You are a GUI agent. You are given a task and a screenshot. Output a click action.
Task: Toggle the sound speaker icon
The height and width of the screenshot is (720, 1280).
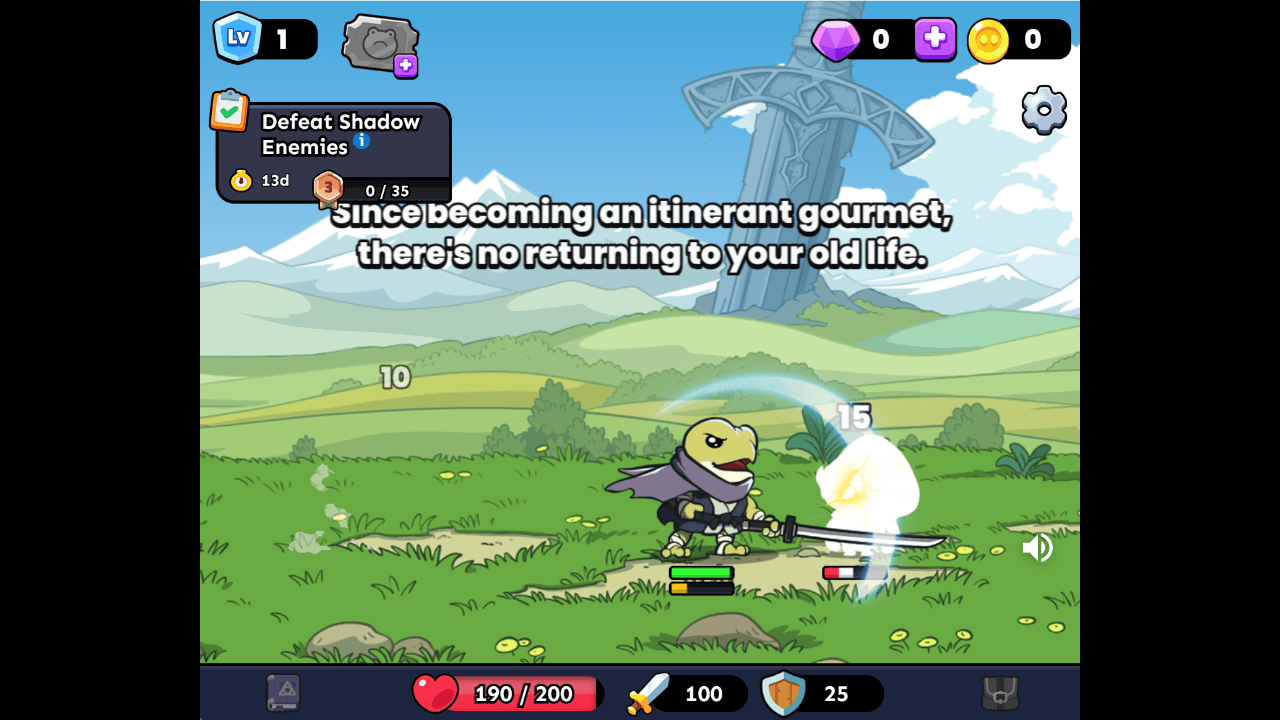pyautogui.click(x=1037, y=547)
